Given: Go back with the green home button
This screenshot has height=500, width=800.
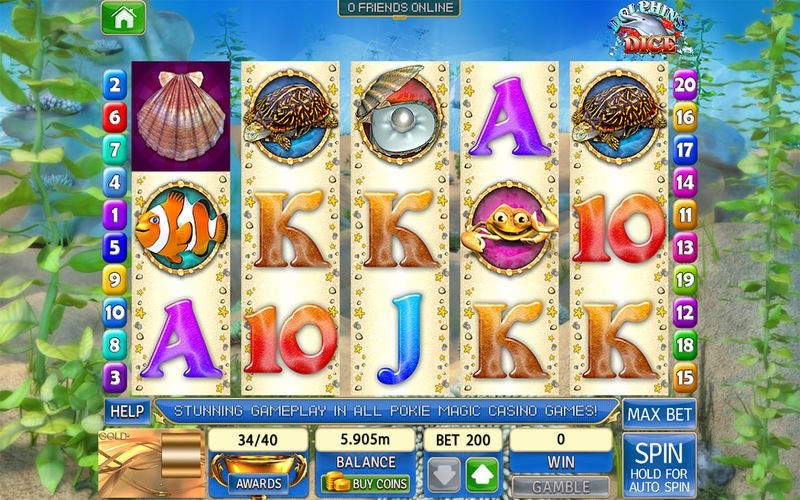Looking at the screenshot, I should (x=123, y=17).
